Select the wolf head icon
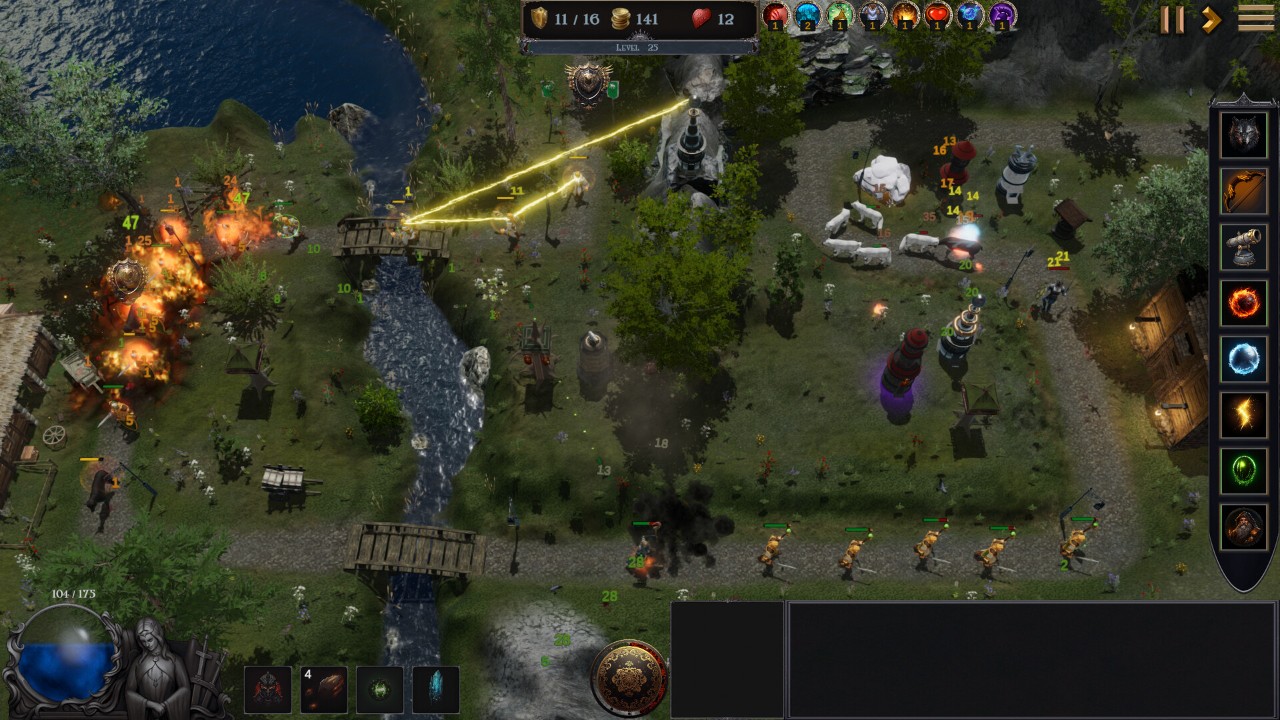This screenshot has height=720, width=1280. pos(1244,136)
